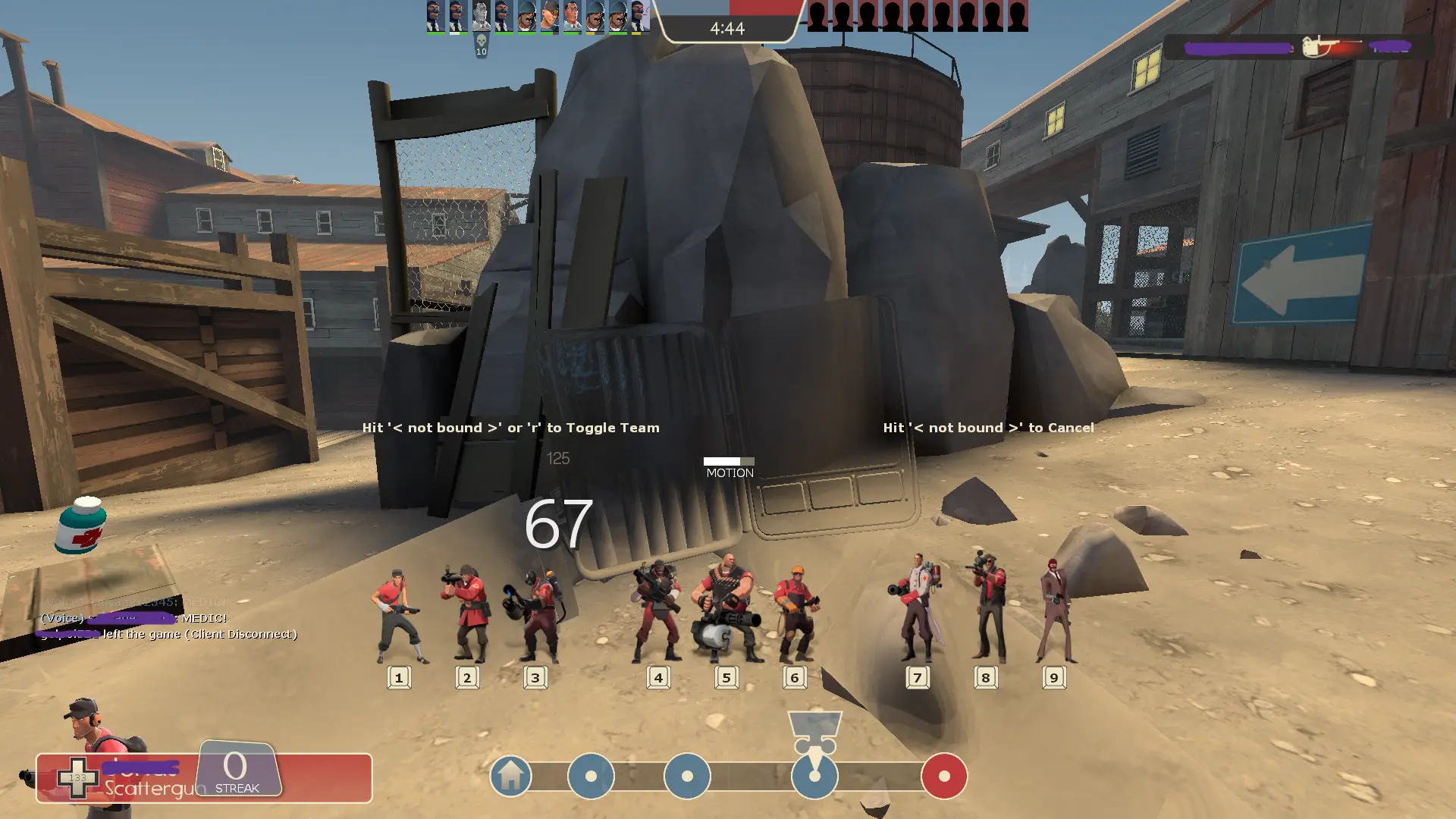
Task: Select the Pyro class model
Action: click(x=536, y=614)
